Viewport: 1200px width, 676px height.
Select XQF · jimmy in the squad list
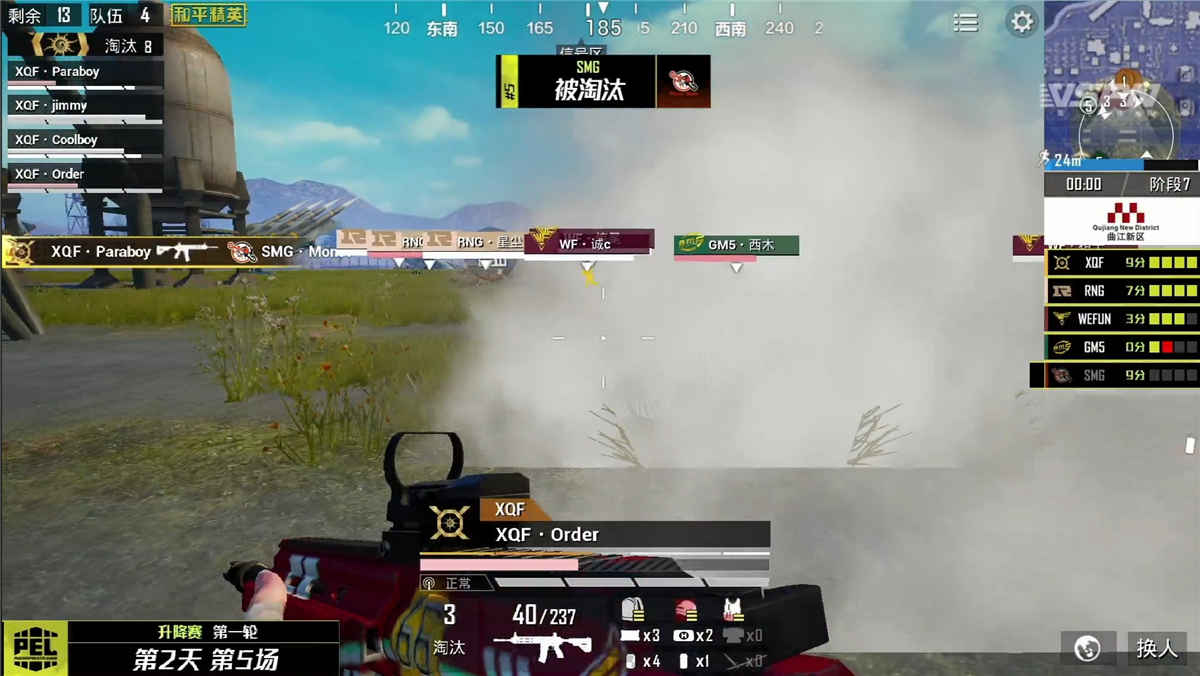point(85,106)
